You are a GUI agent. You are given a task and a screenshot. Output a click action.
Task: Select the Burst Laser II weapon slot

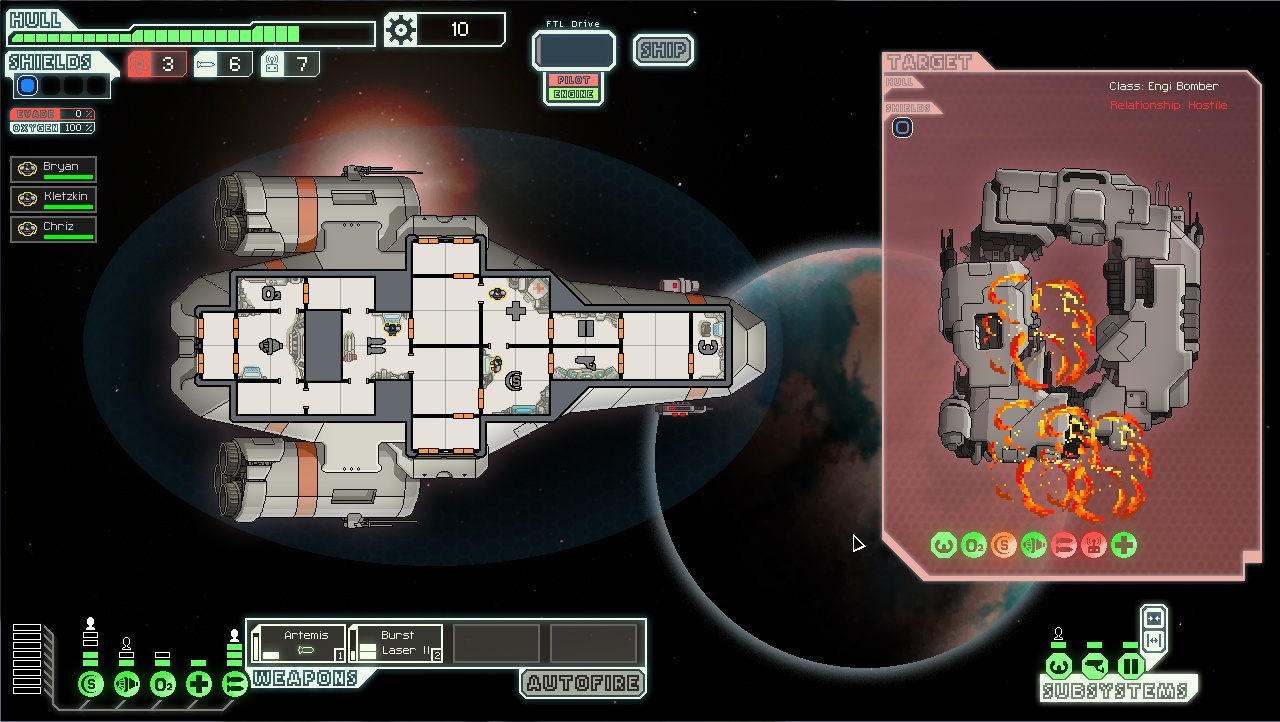(397, 643)
